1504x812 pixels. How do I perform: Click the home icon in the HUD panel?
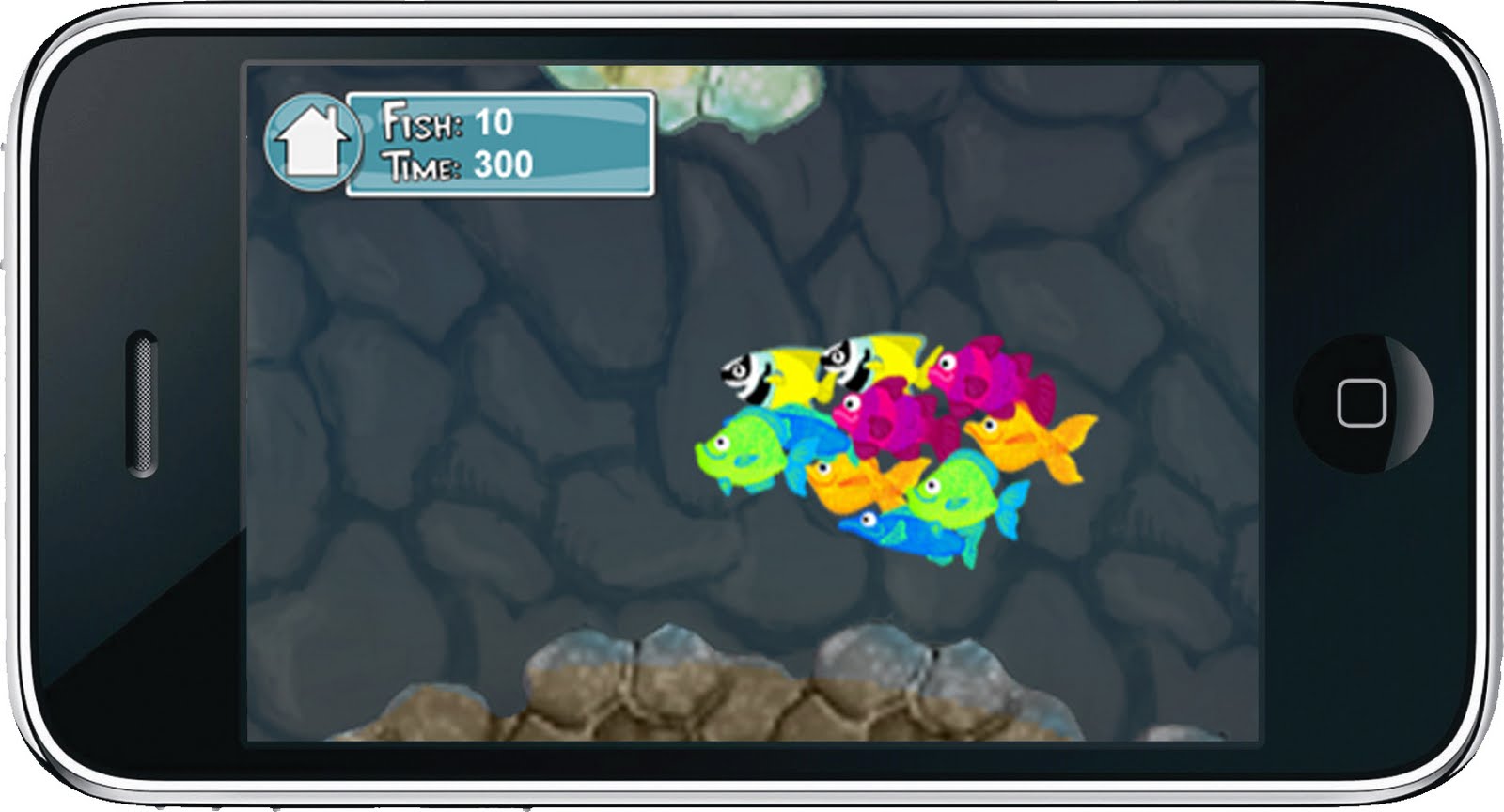click(313, 141)
